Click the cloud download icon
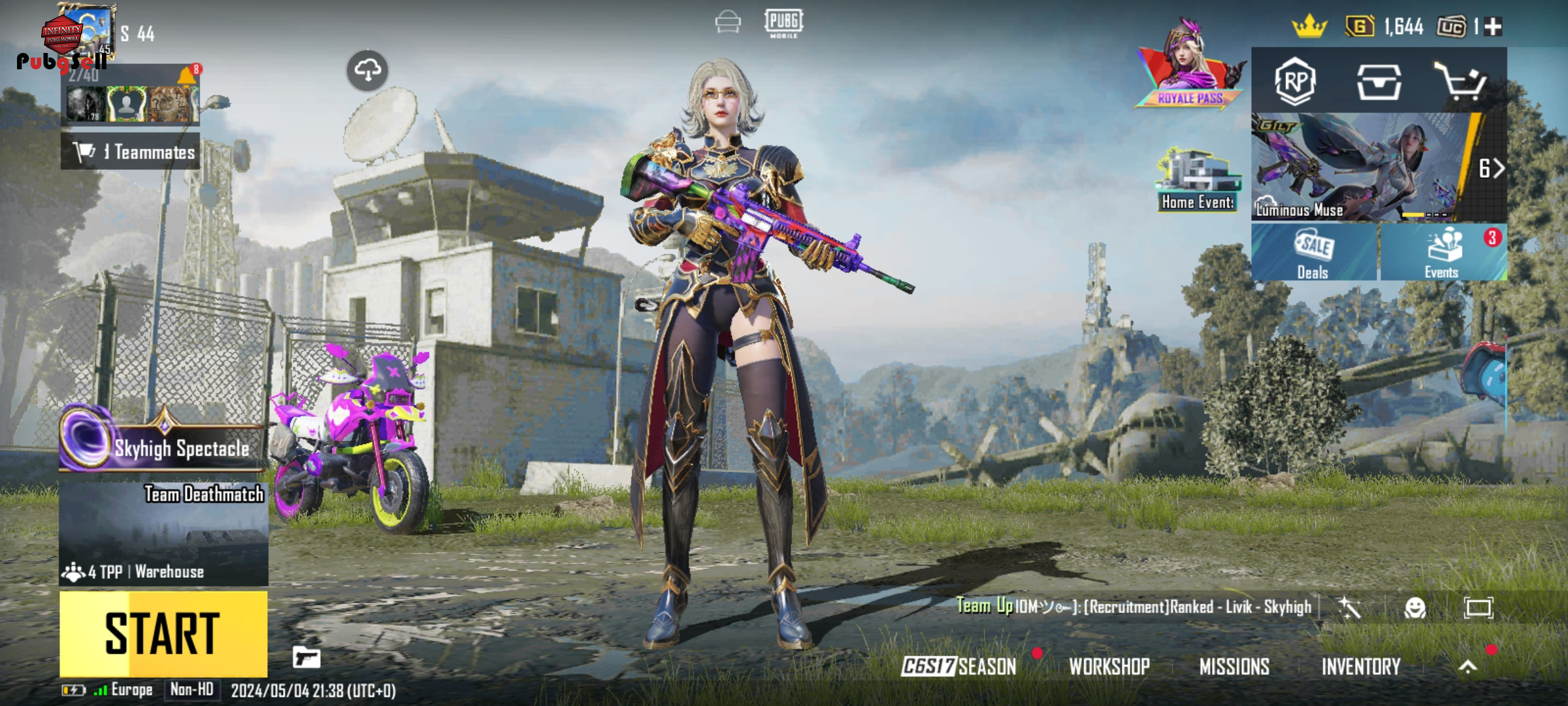 [367, 69]
